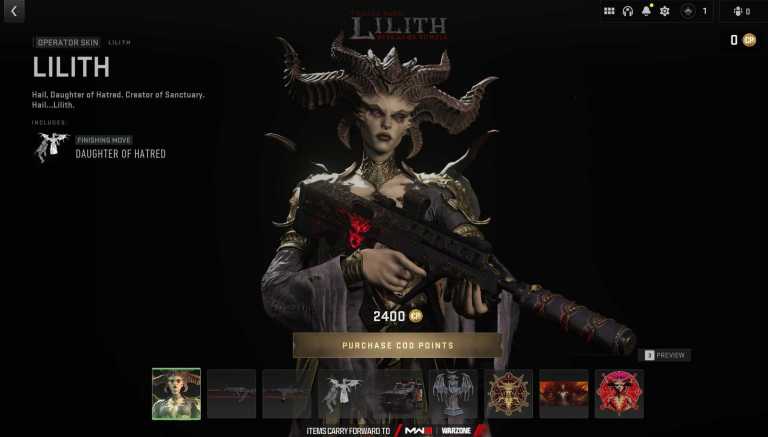Open settings with the gear icon
The image size is (768, 437).
pyautogui.click(x=665, y=11)
